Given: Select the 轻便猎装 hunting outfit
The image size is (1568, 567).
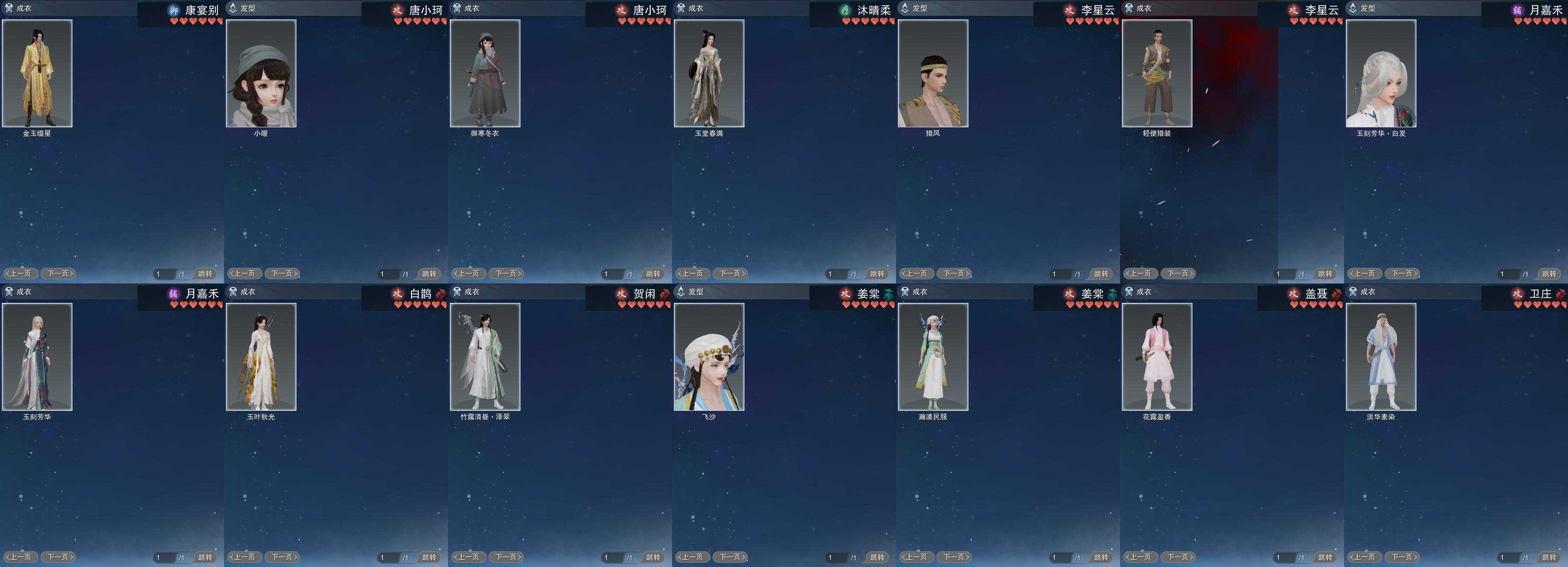Looking at the screenshot, I should pyautogui.click(x=1157, y=73).
